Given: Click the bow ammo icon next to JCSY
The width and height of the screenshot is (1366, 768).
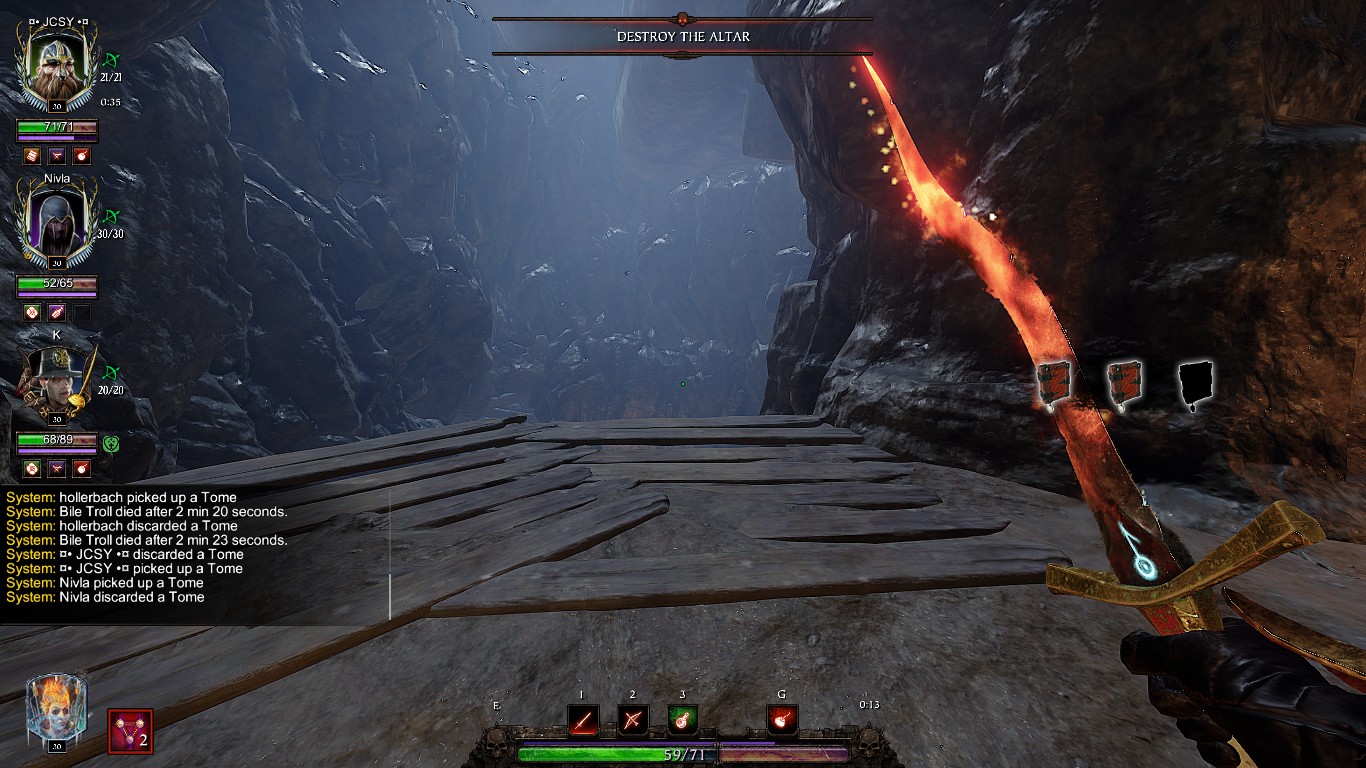Looking at the screenshot, I should pyautogui.click(x=113, y=61).
